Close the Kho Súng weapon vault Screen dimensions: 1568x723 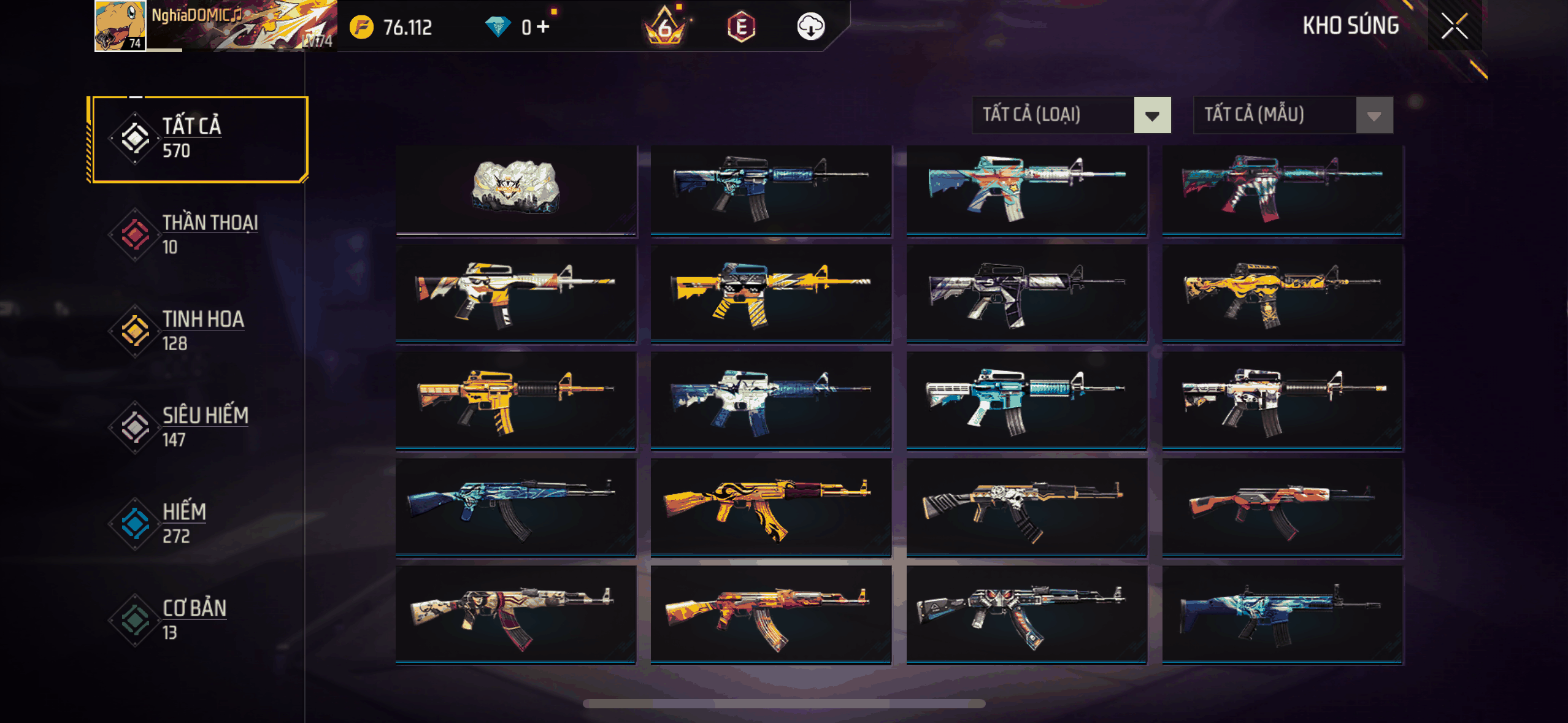1454,26
